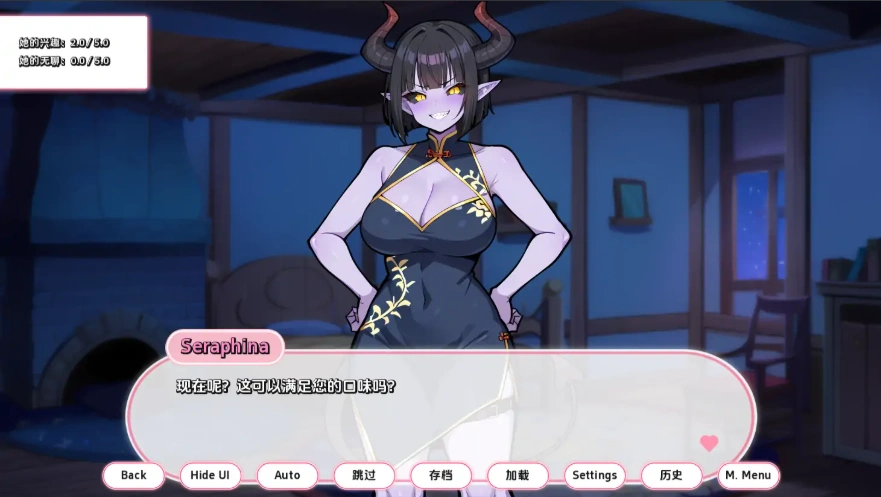Hide the interface with Hide UI

[x=210, y=475]
